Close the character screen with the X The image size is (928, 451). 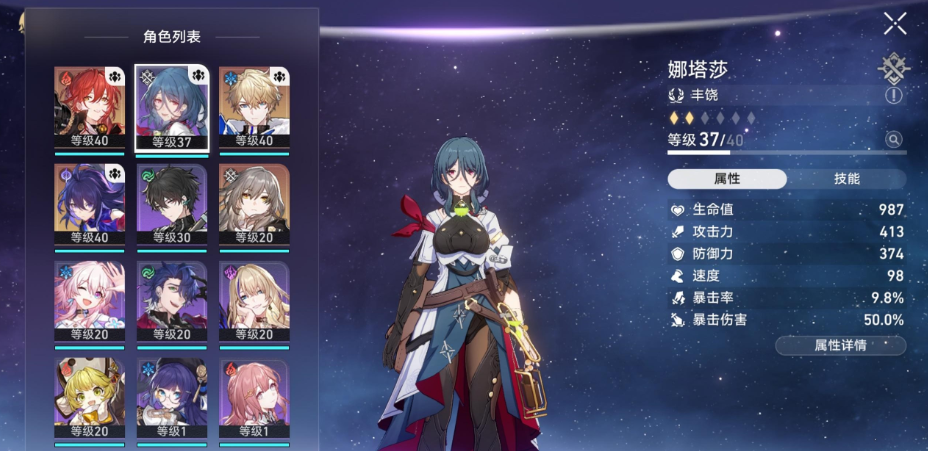point(895,25)
